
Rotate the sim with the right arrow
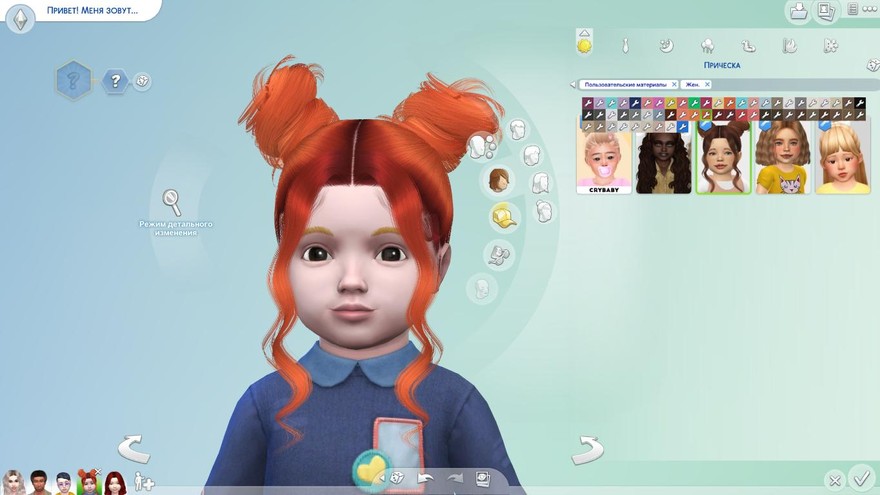pyautogui.click(x=587, y=449)
